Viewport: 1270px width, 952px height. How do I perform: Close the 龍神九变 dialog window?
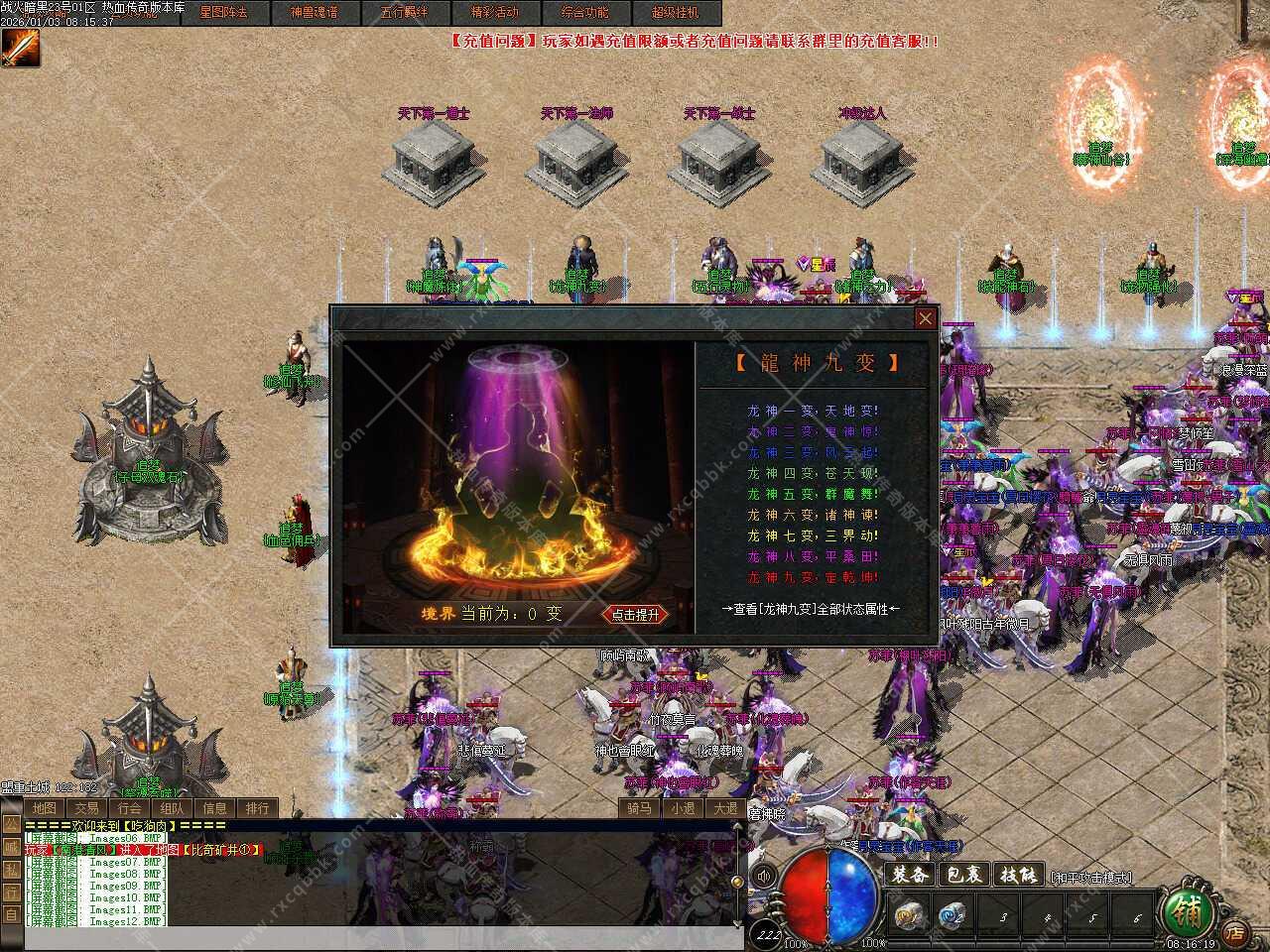925,318
